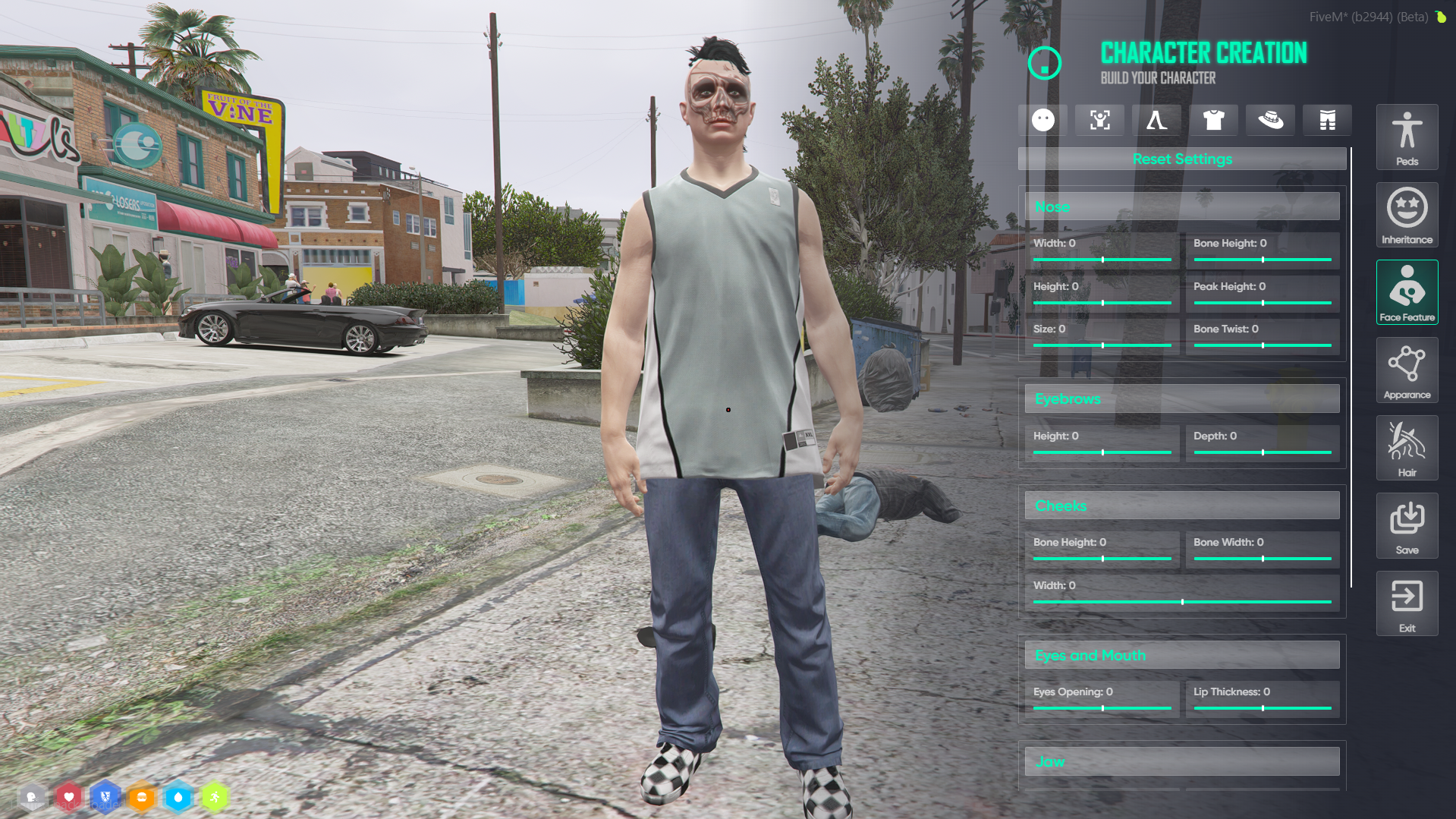Image resolution: width=1456 pixels, height=819 pixels.
Task: Collapse the Cheeks section
Action: coord(1181,506)
